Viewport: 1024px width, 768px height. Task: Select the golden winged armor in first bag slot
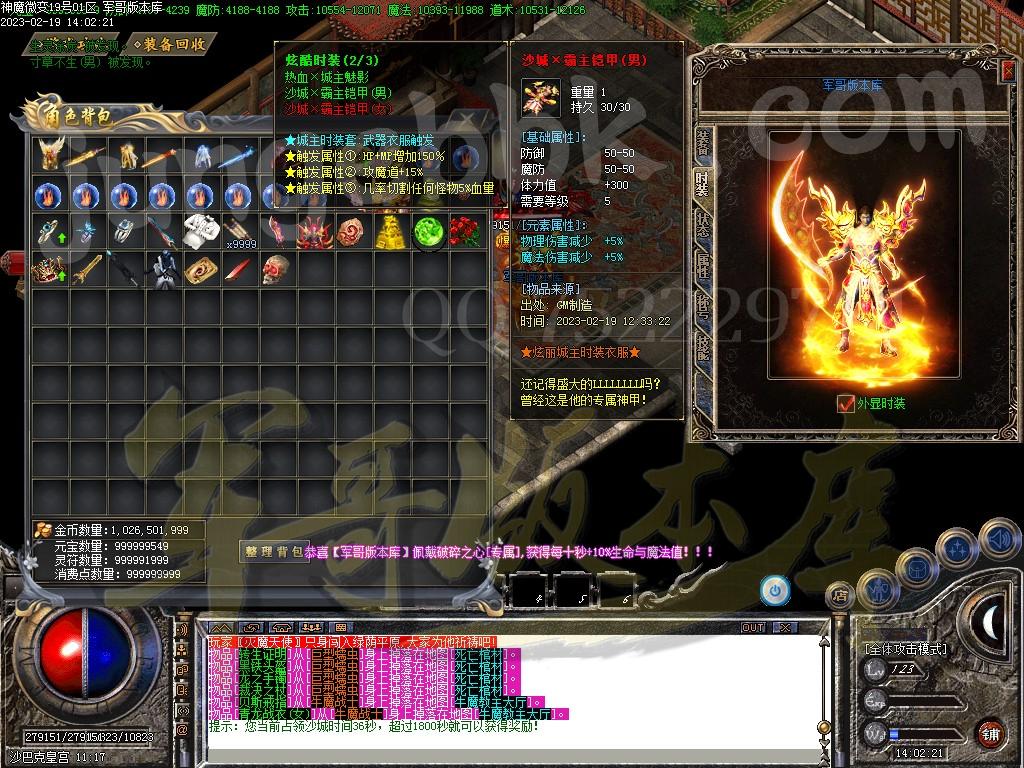coord(49,155)
